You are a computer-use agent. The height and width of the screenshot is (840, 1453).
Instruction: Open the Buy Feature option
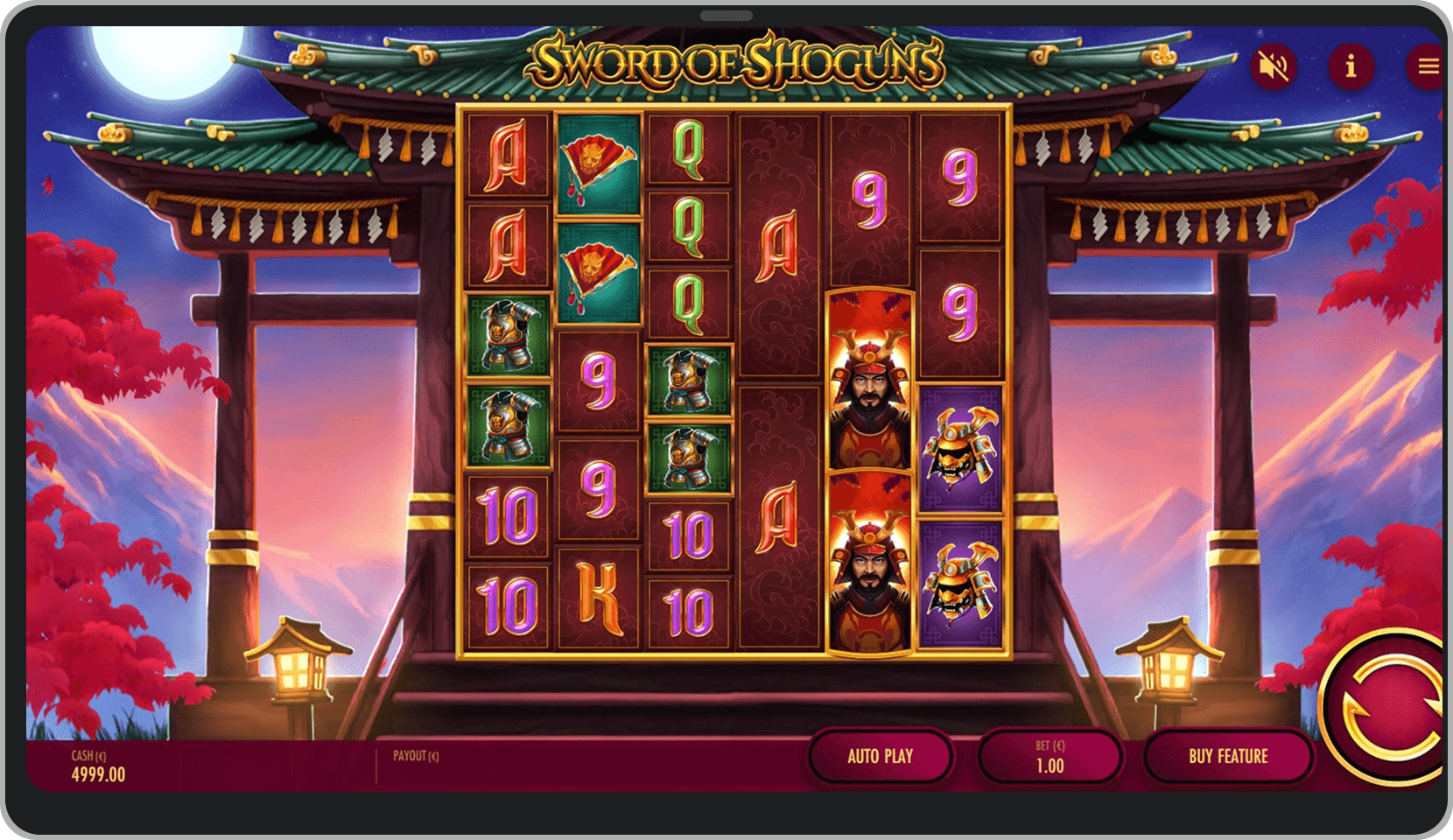coord(1228,756)
